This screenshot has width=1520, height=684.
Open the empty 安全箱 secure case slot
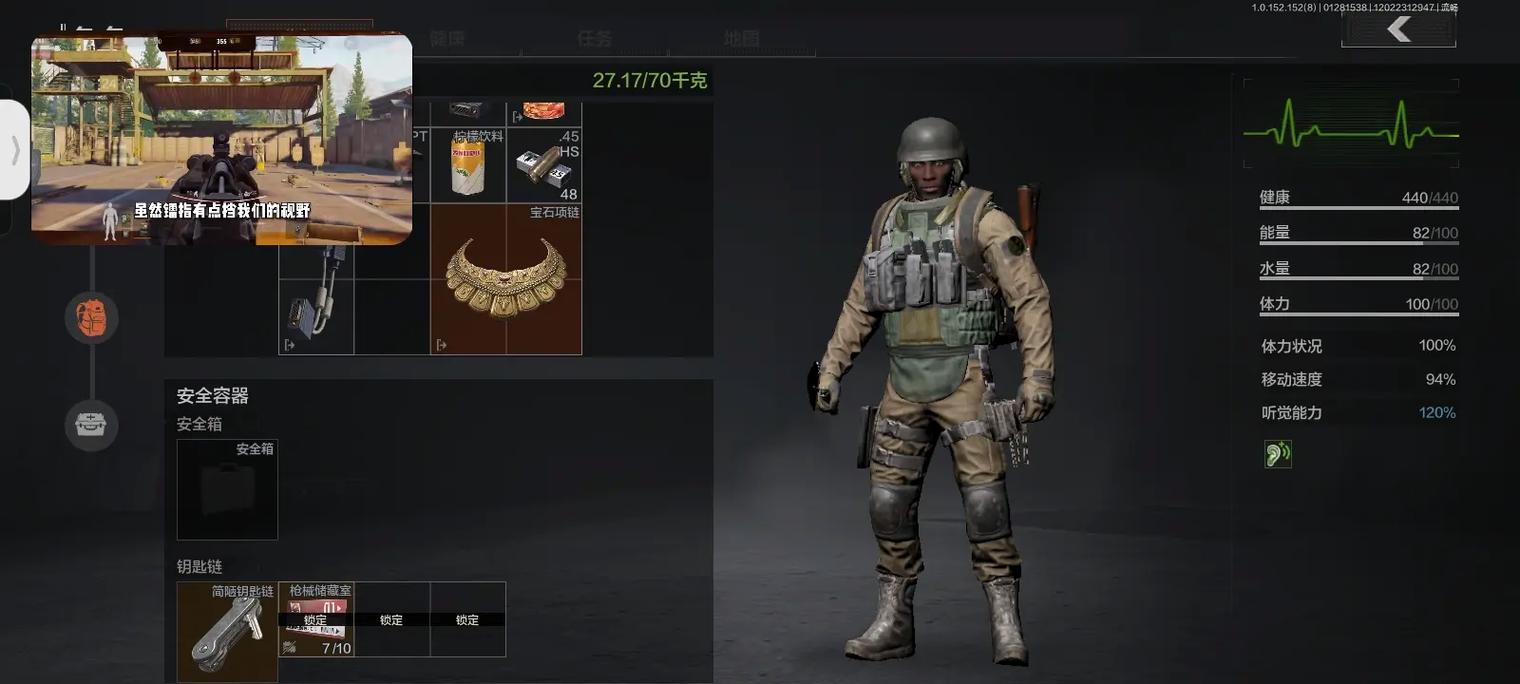227,490
